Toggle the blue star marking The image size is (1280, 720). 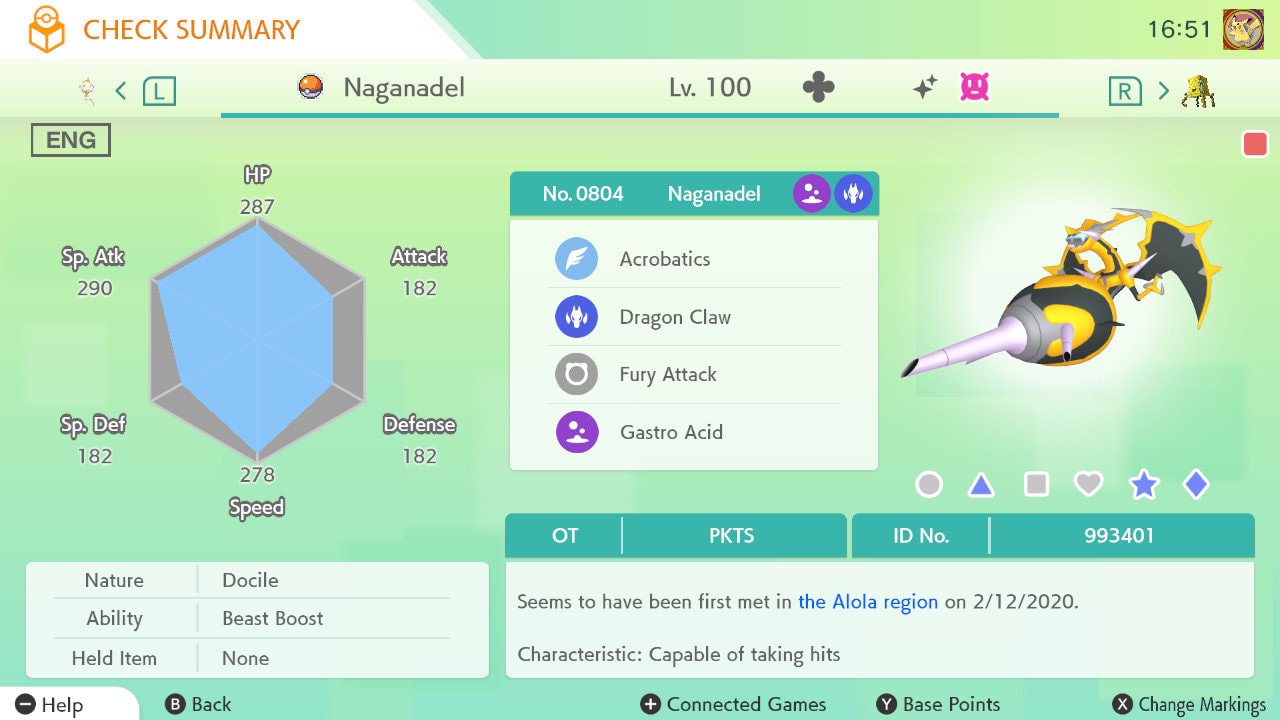coord(1143,485)
